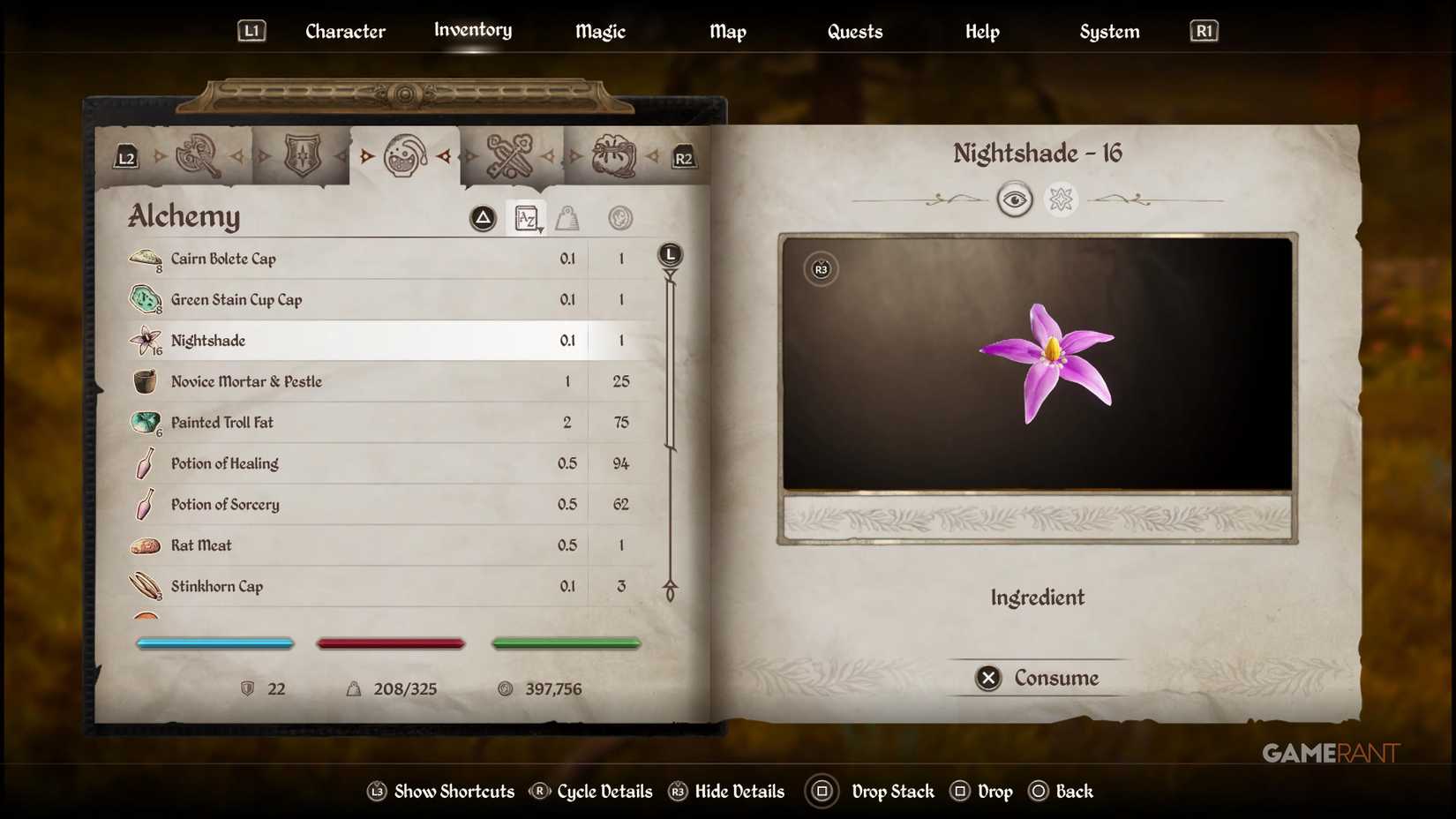Click the red health bar
The width and height of the screenshot is (1456, 819).
pyautogui.click(x=390, y=643)
